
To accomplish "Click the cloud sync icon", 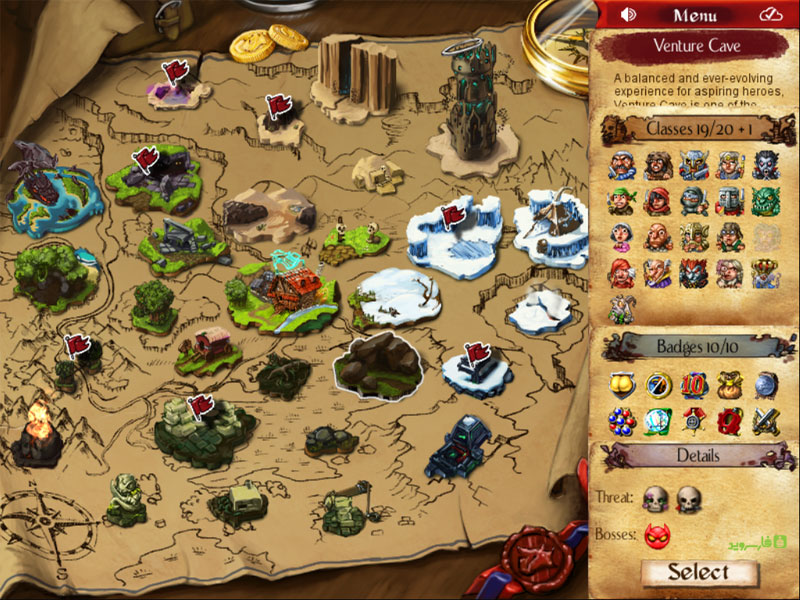I will (769, 15).
